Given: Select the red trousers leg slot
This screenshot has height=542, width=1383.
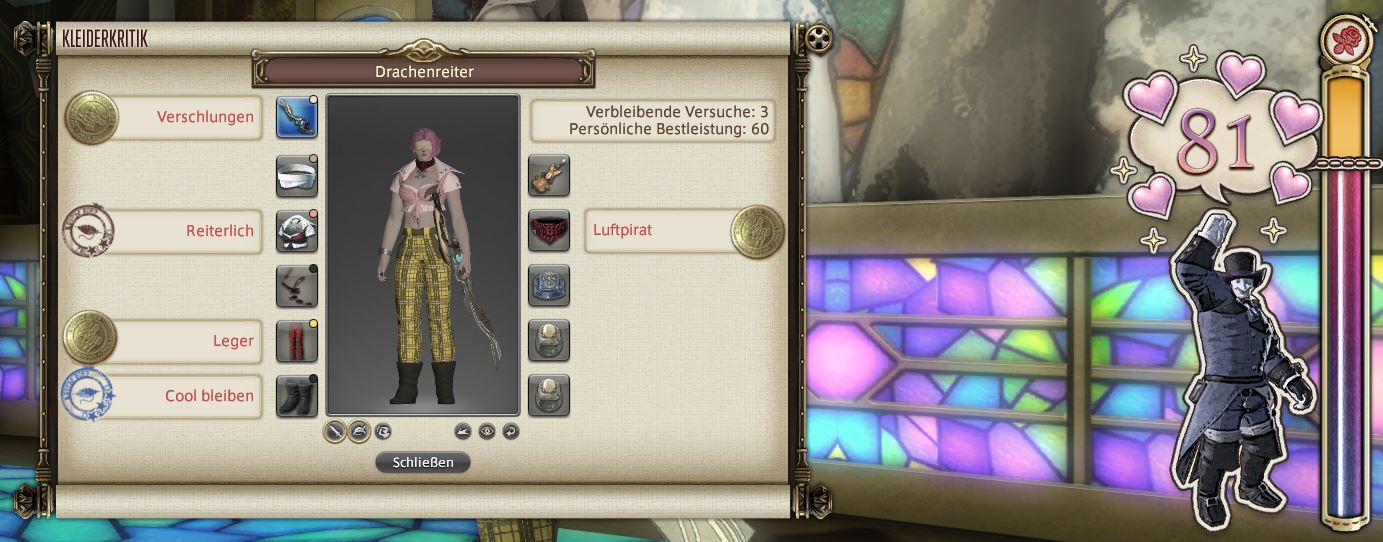Looking at the screenshot, I should [297, 341].
